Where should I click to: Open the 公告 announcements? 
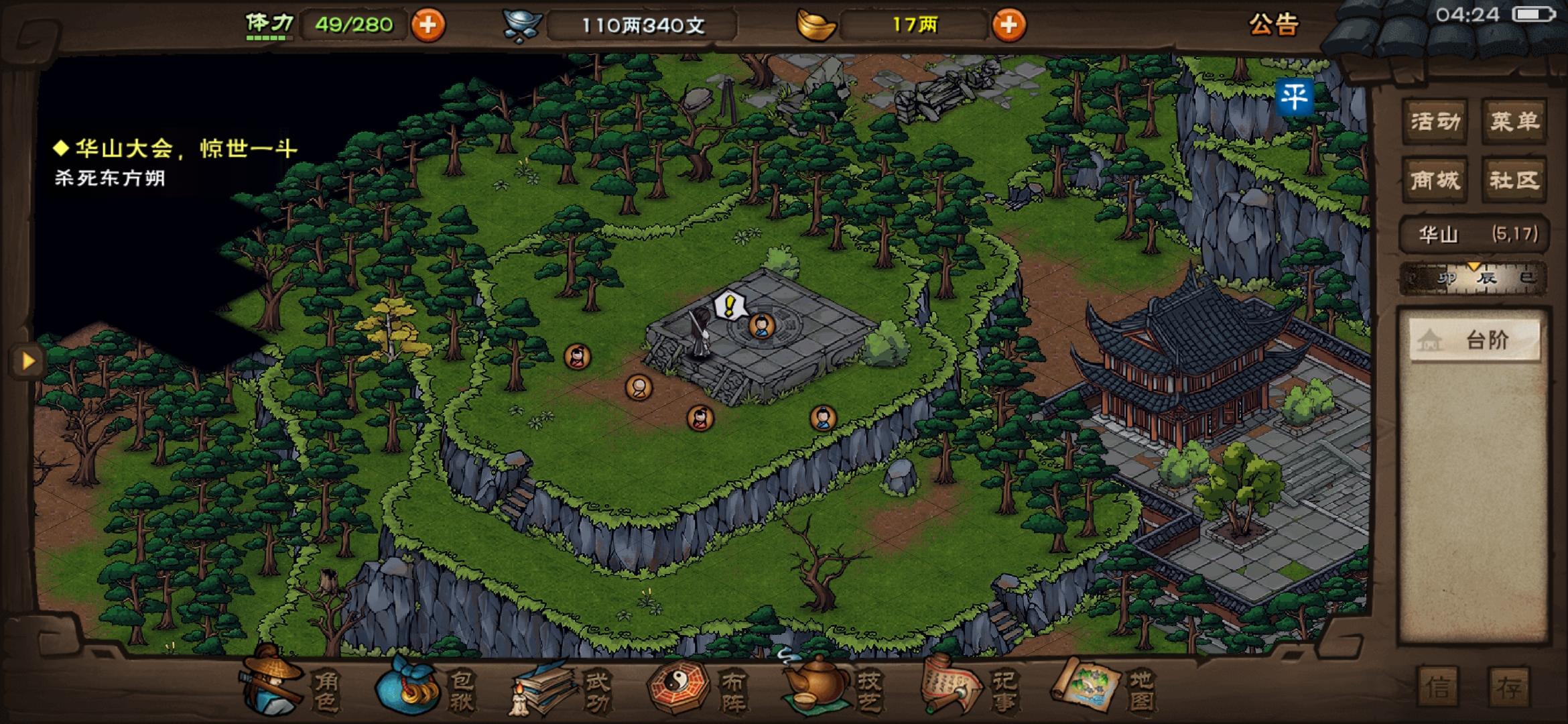click(1274, 27)
